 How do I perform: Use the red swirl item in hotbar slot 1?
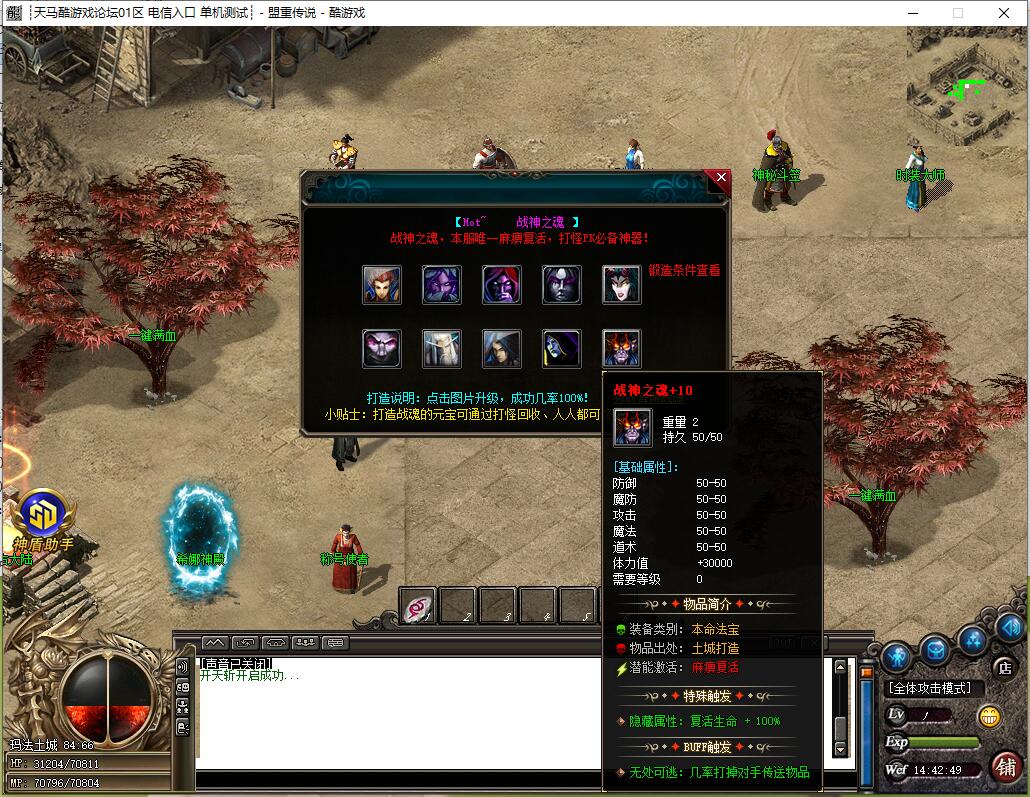pyautogui.click(x=418, y=606)
